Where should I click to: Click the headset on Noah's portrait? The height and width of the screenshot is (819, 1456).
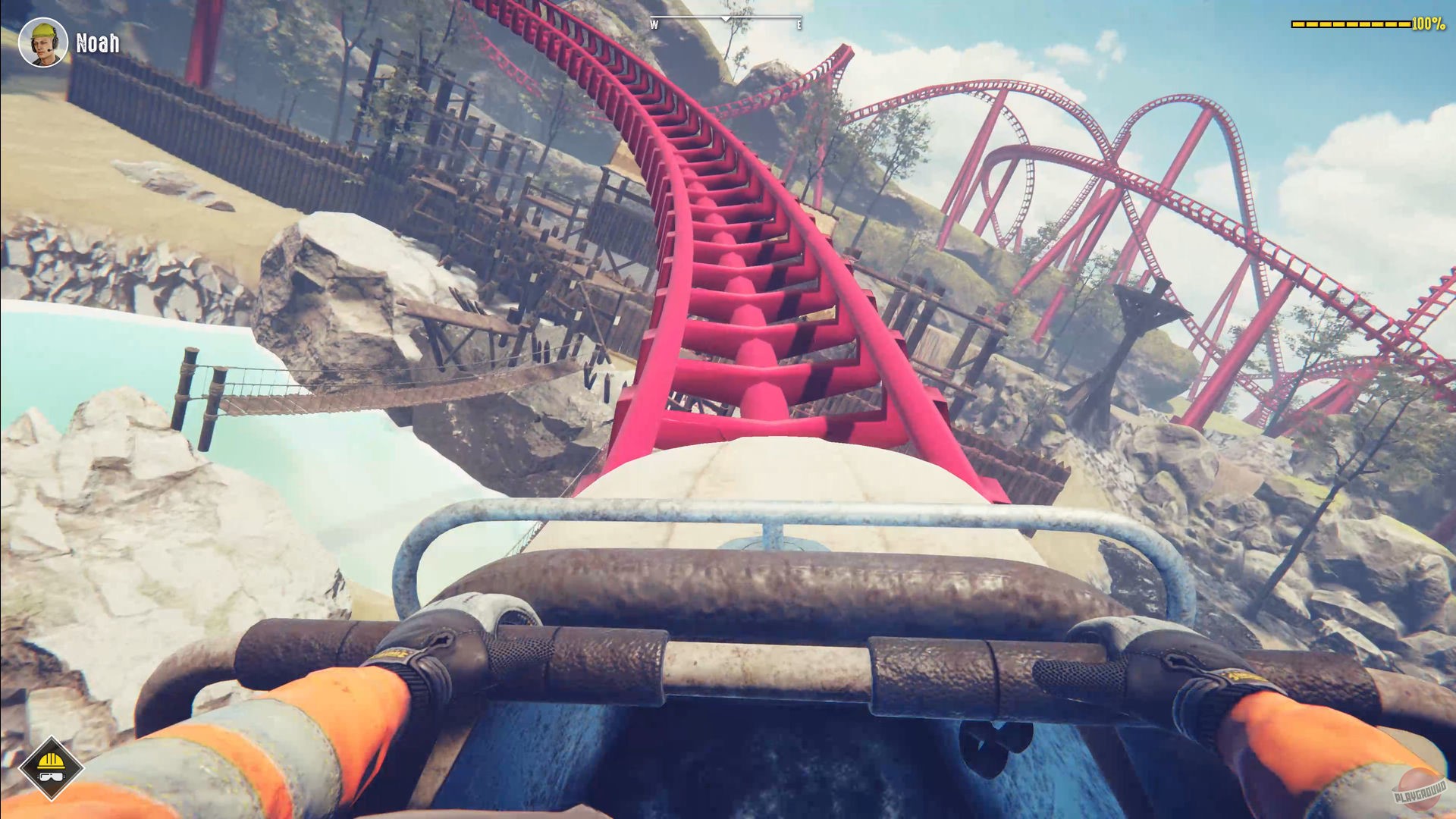coord(55,44)
